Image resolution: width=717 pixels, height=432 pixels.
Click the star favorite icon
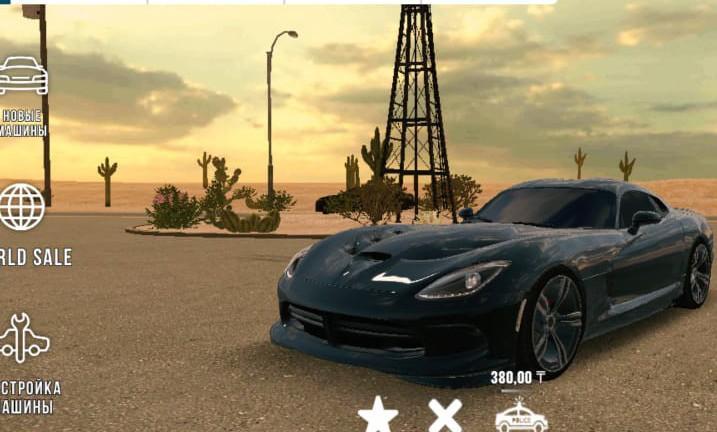click(378, 414)
